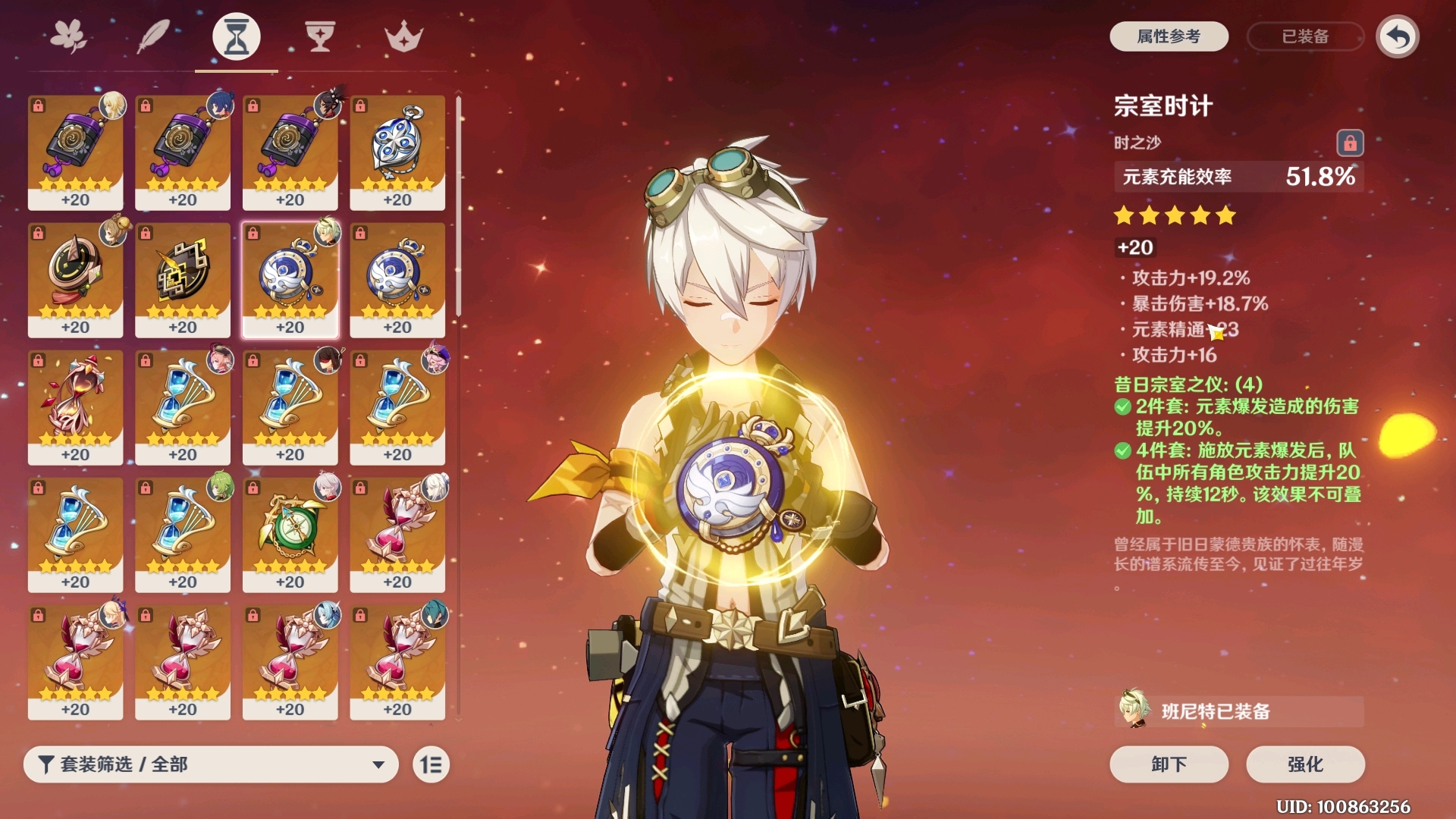Click the sort order list button

[431, 764]
